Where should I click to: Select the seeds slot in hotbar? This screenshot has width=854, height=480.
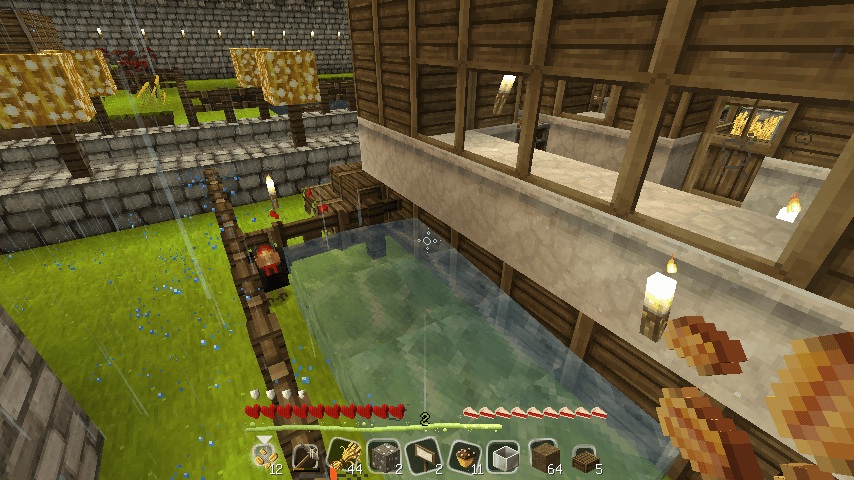tap(264, 456)
